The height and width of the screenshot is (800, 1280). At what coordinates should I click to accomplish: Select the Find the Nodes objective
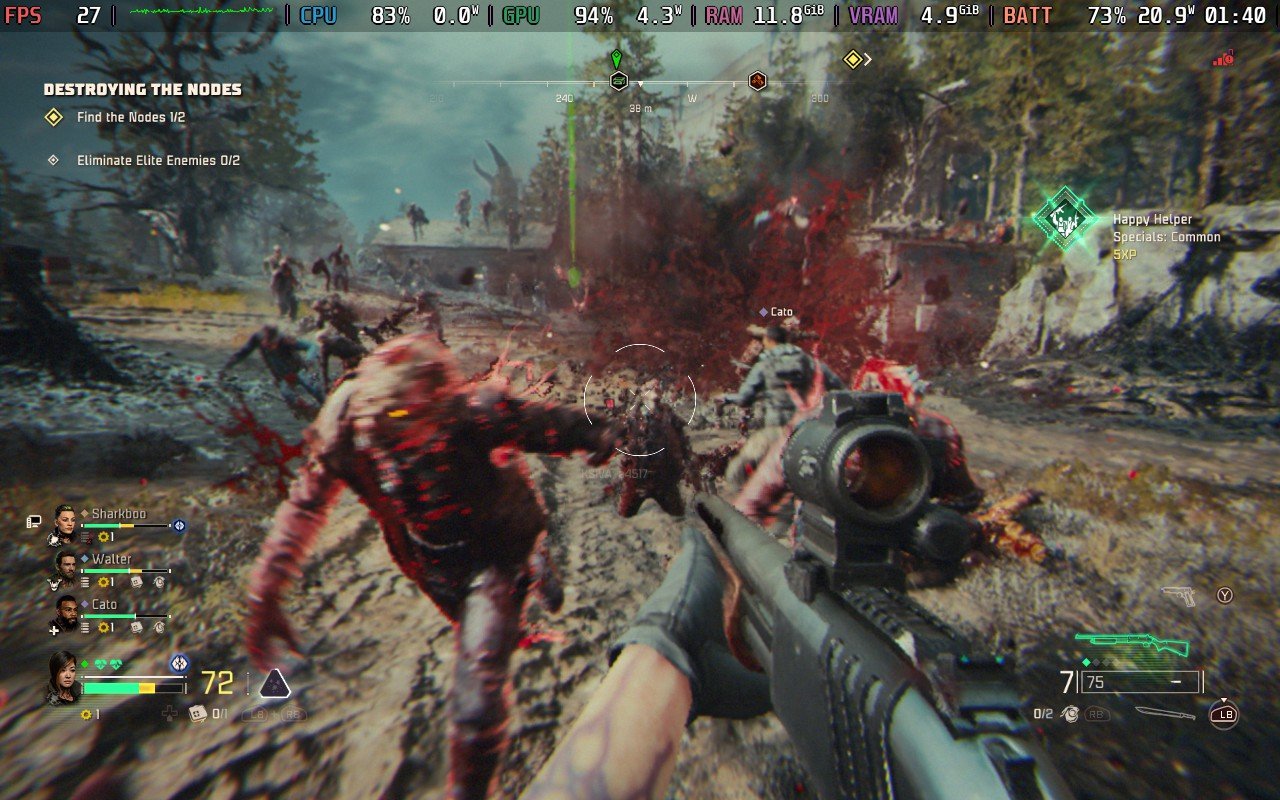click(131, 117)
